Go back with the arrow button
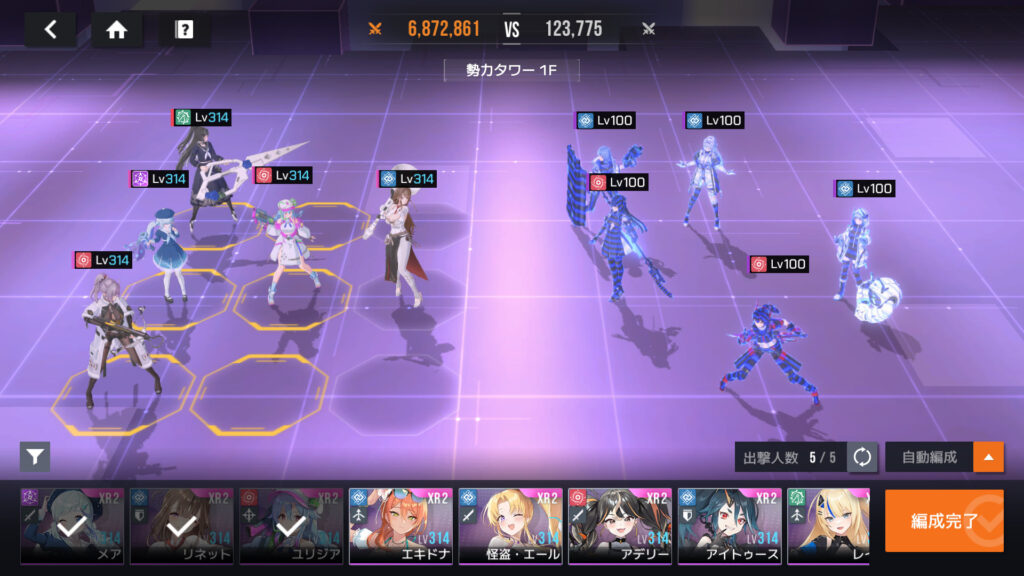The width and height of the screenshot is (1024, 576). point(50,29)
